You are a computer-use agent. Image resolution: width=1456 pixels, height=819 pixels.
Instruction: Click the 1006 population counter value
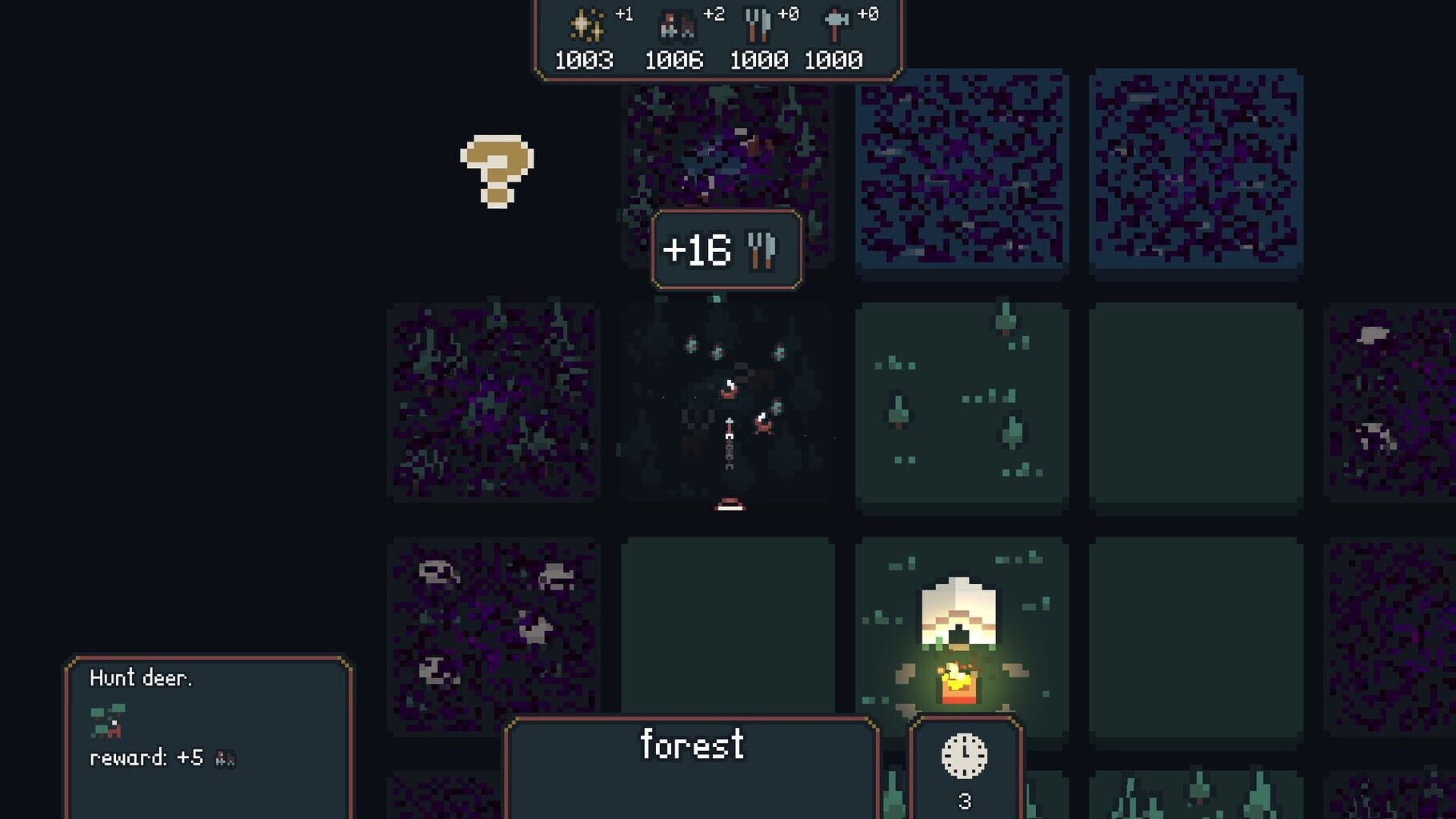(x=676, y=59)
